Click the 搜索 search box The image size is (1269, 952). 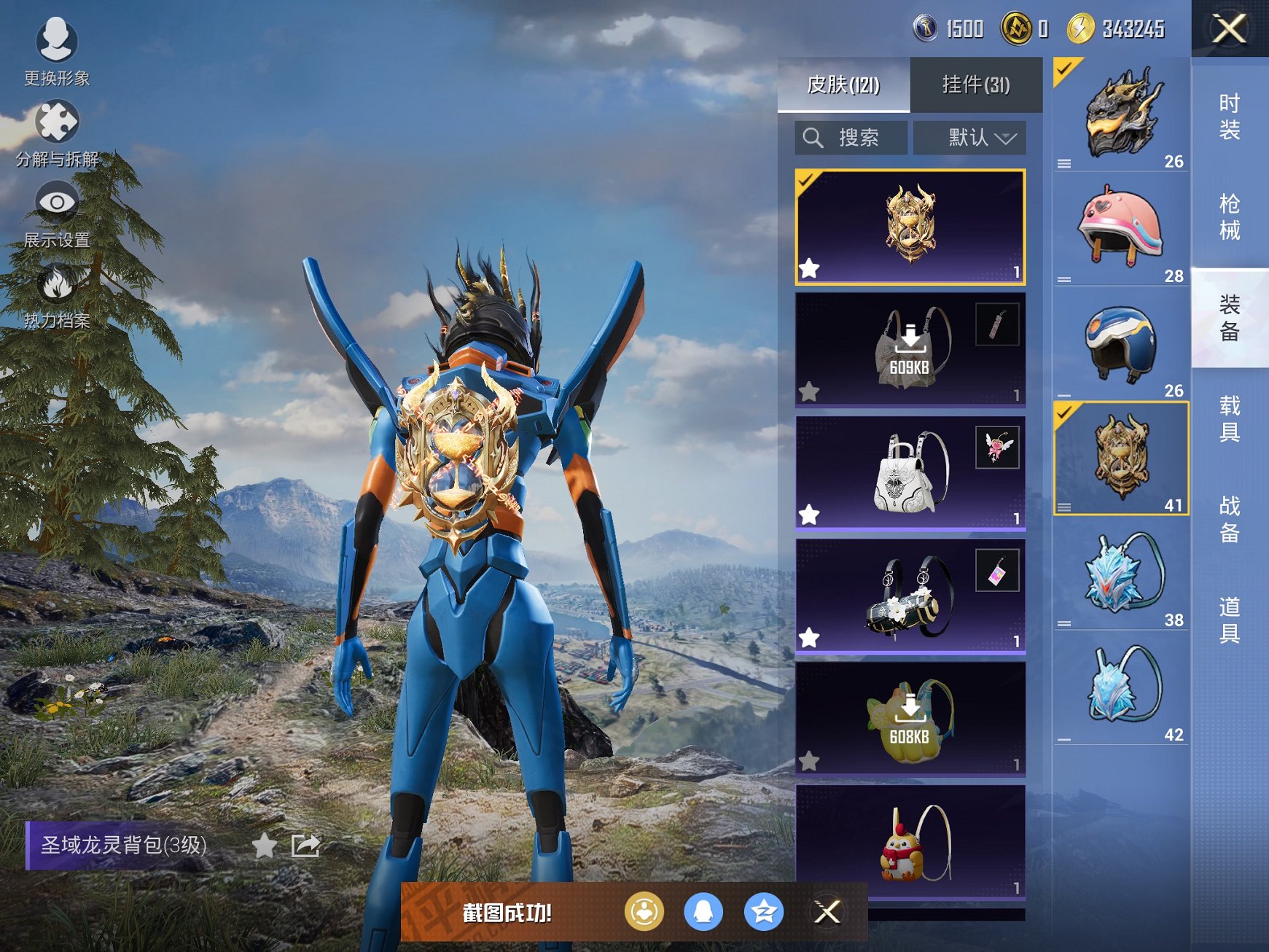tap(851, 138)
